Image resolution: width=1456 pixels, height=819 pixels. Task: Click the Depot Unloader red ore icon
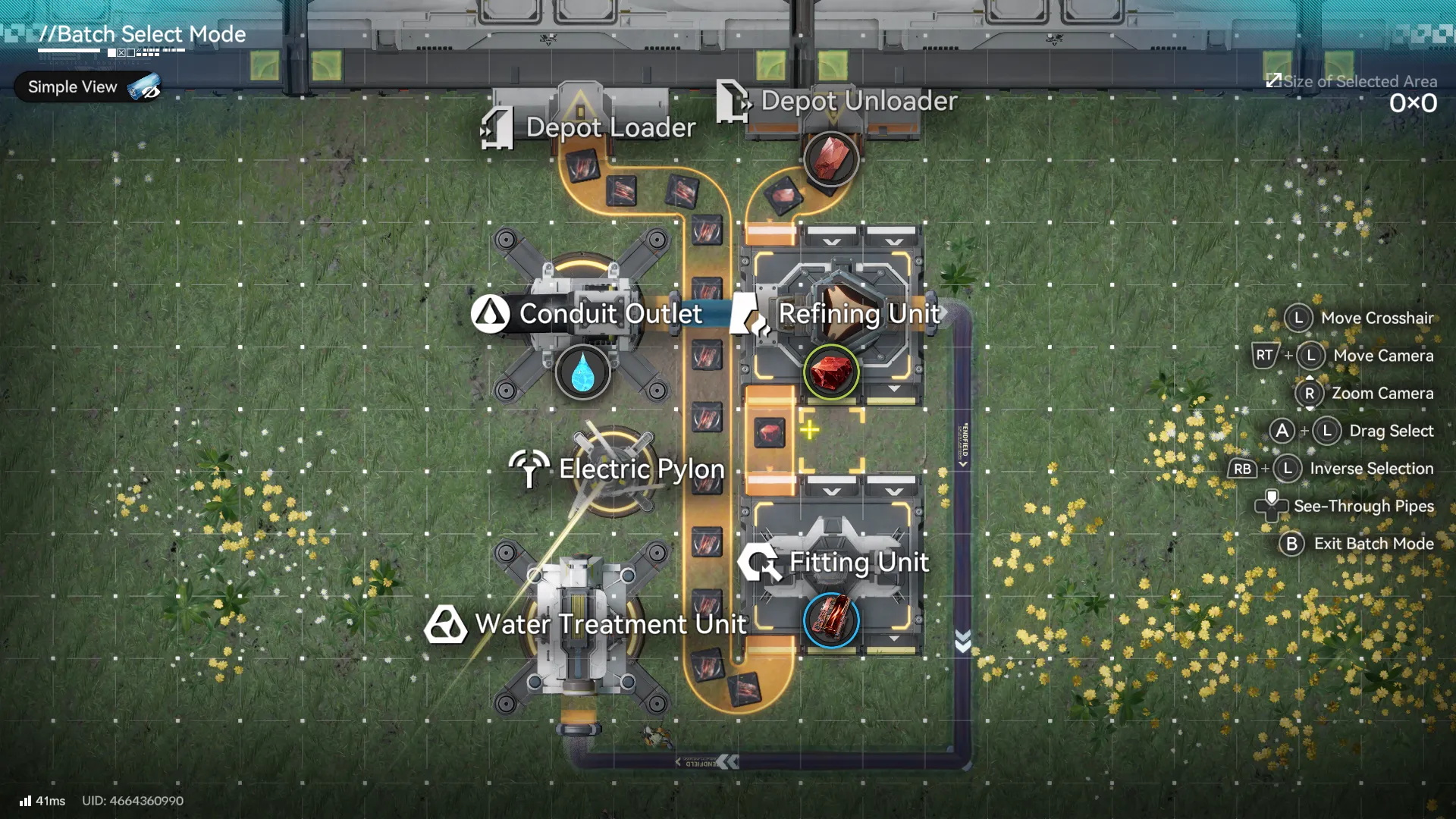tap(831, 158)
